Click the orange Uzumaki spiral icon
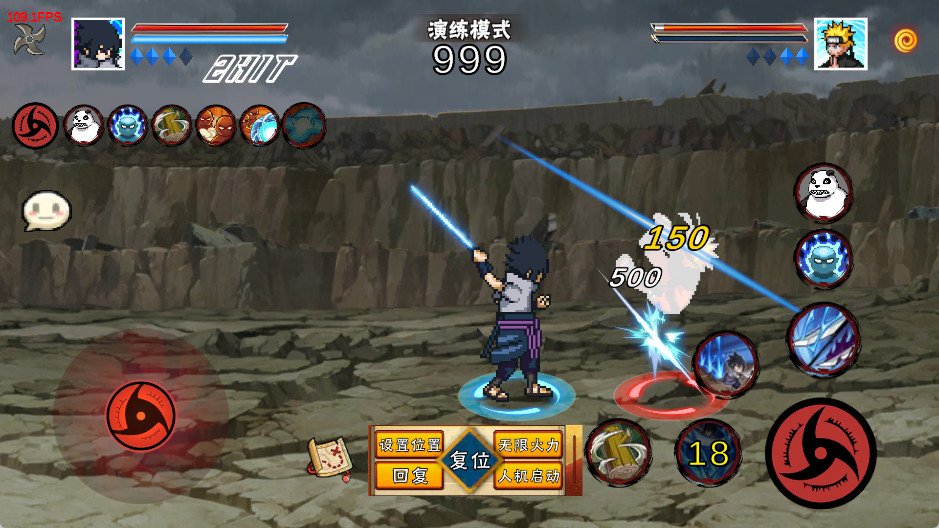This screenshot has width=939, height=528. (906, 40)
